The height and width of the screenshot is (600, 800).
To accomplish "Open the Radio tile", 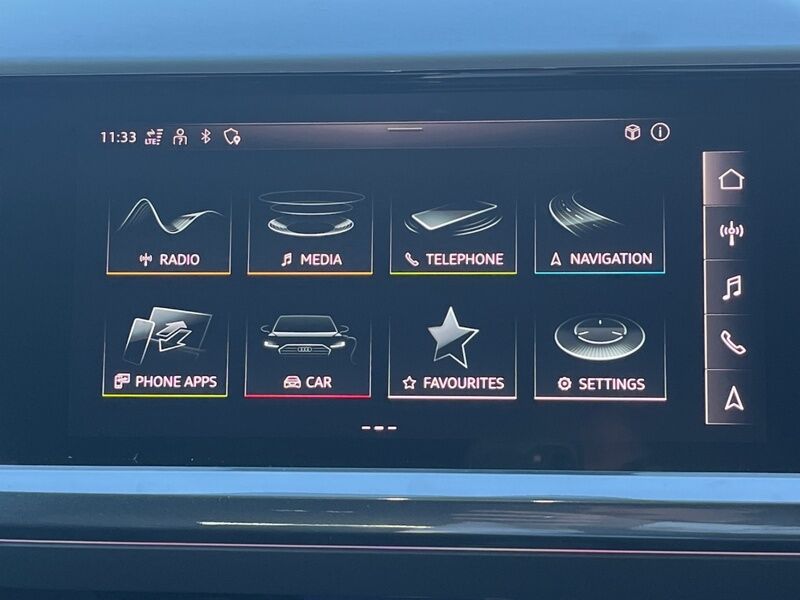I will (x=169, y=234).
